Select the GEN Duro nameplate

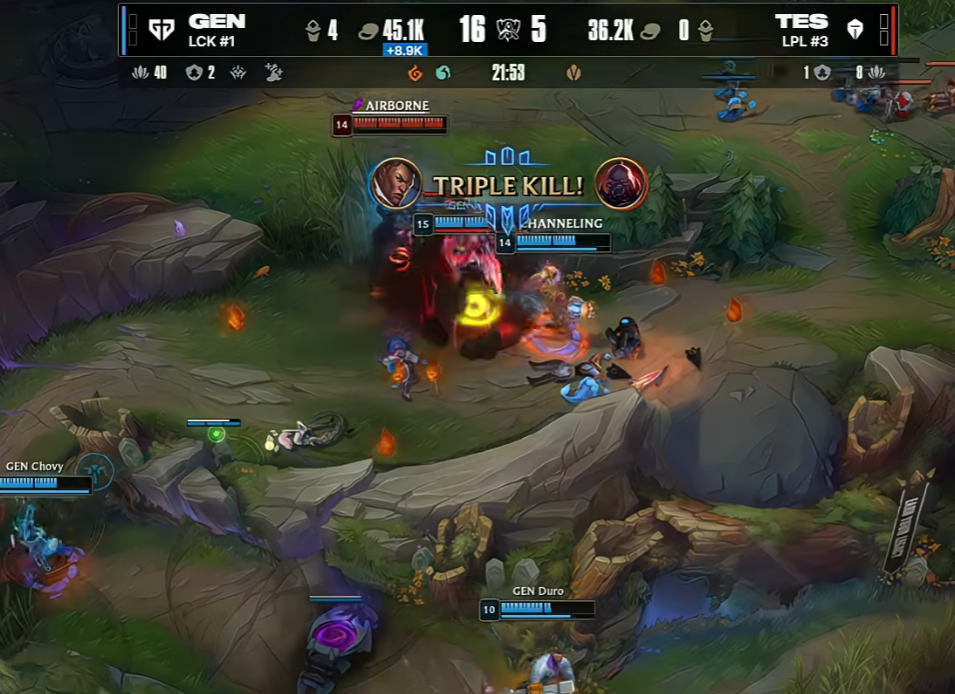538,591
